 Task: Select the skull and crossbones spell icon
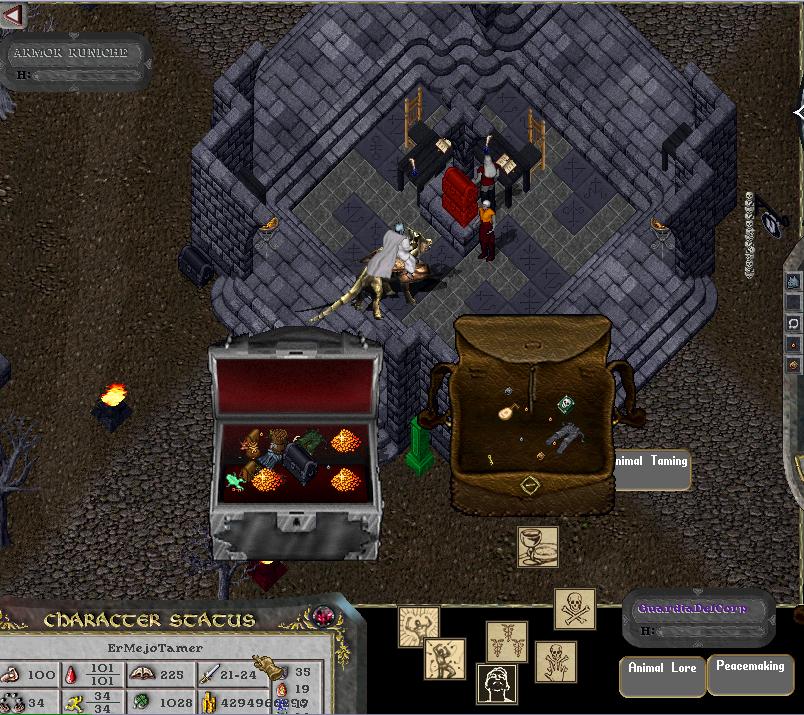[575, 609]
